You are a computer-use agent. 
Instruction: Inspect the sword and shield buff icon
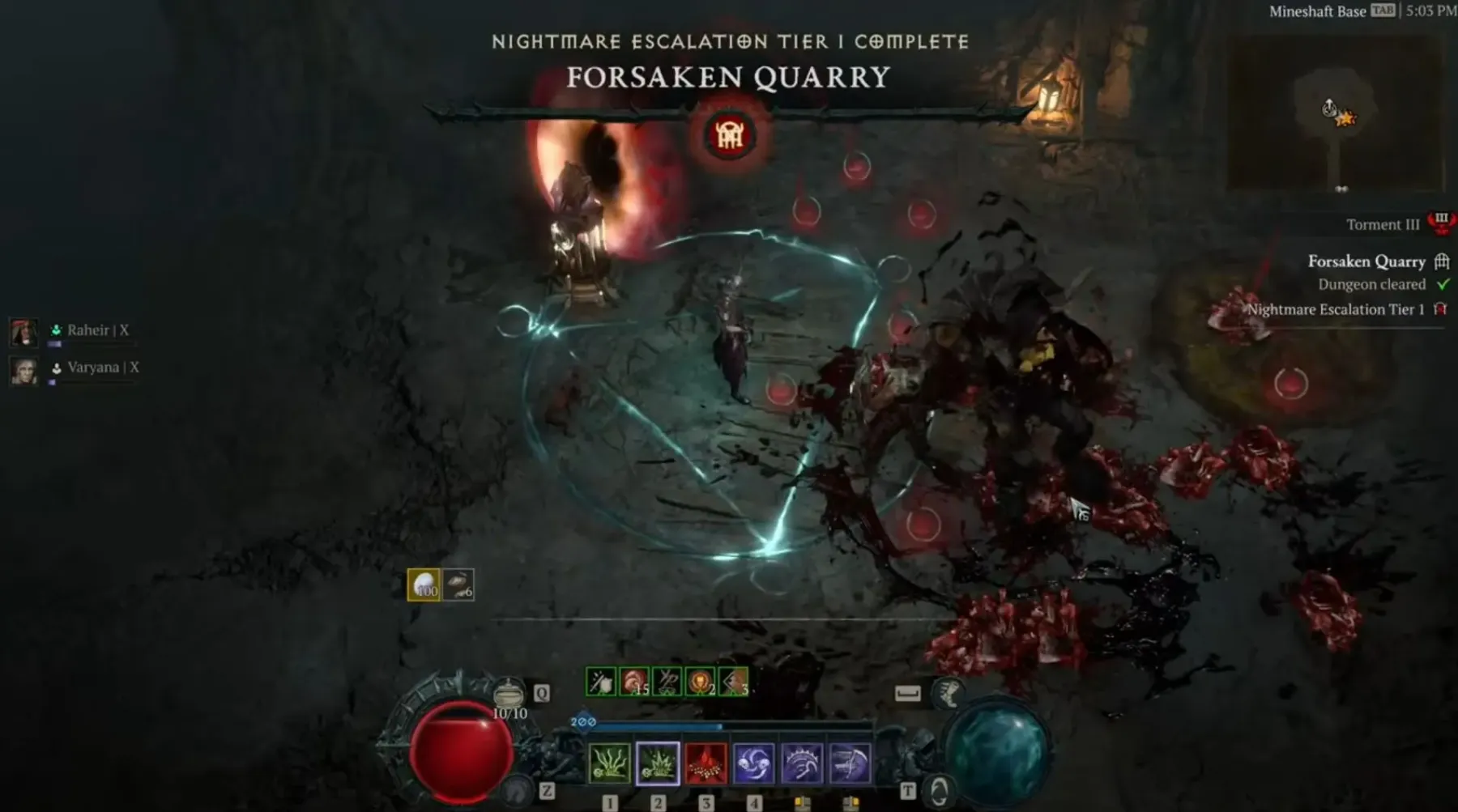601,682
